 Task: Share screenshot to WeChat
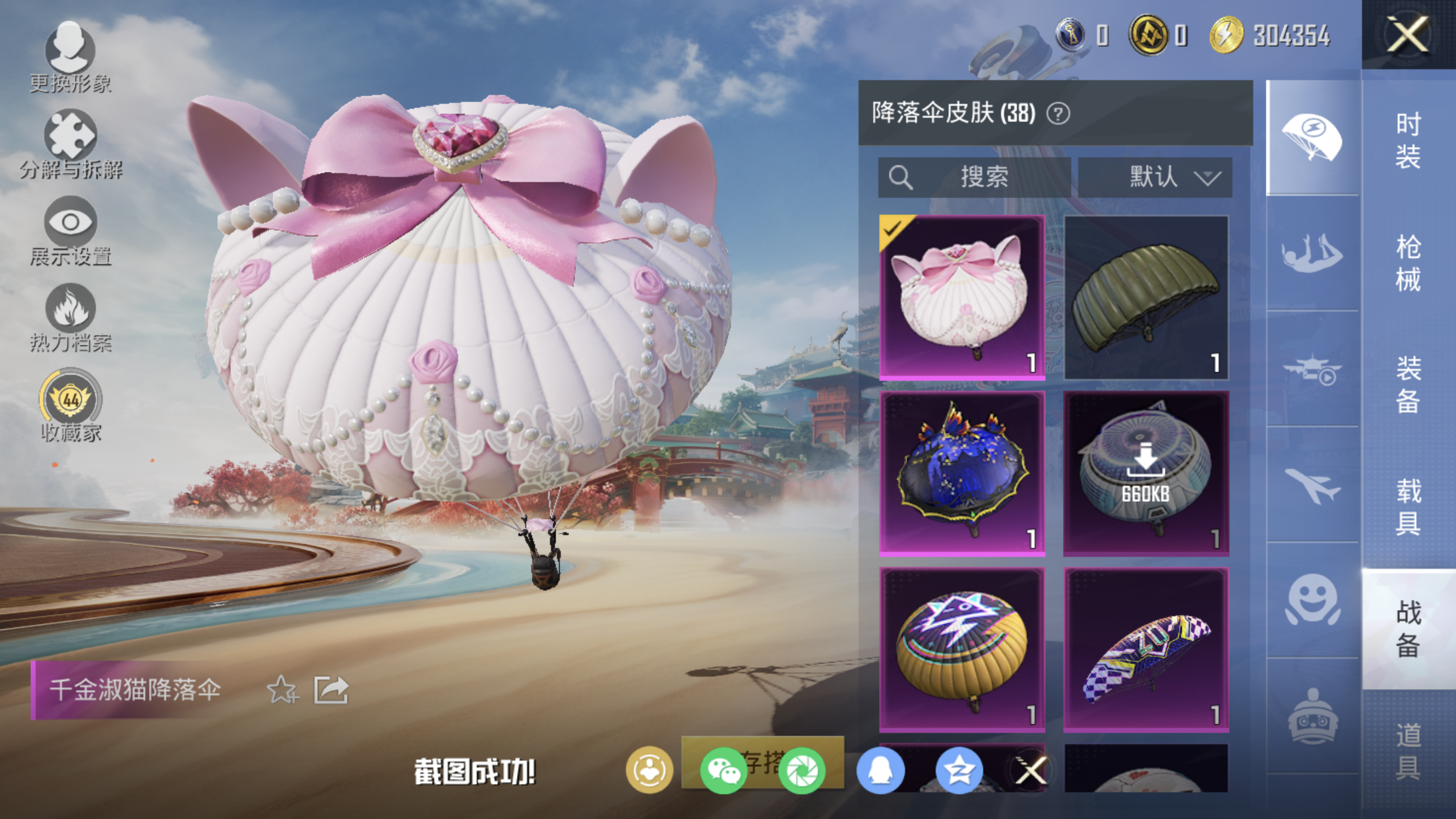click(723, 770)
